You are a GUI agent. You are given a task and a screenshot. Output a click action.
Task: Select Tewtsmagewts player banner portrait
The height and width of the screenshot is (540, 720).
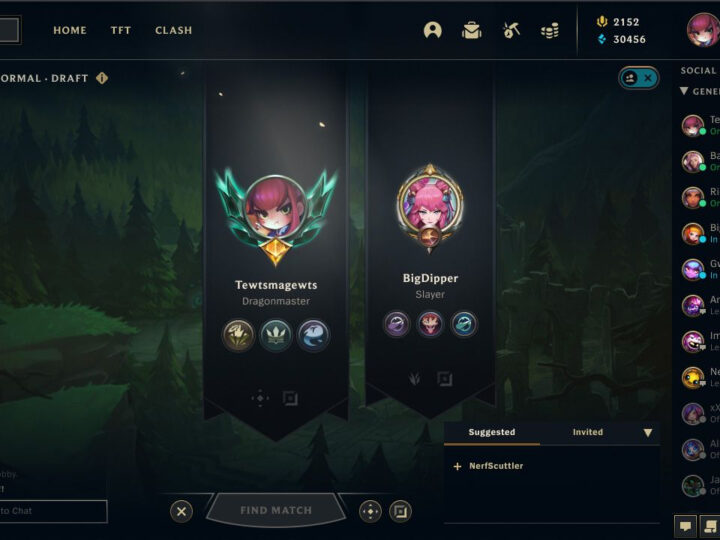click(x=276, y=205)
